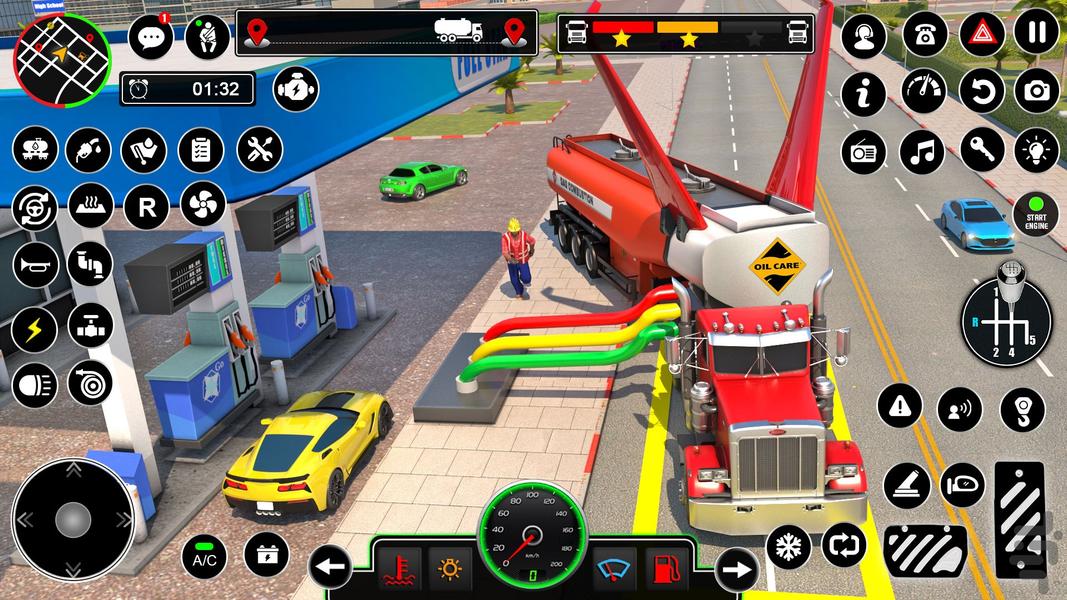Honk the horn button
This screenshot has height=600, width=1067.
tap(34, 265)
